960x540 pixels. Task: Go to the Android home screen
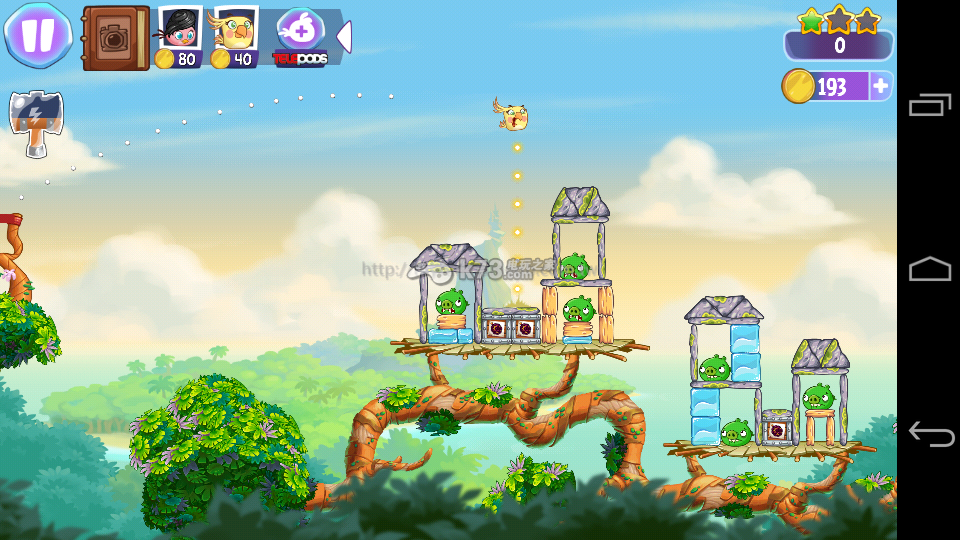click(x=929, y=269)
